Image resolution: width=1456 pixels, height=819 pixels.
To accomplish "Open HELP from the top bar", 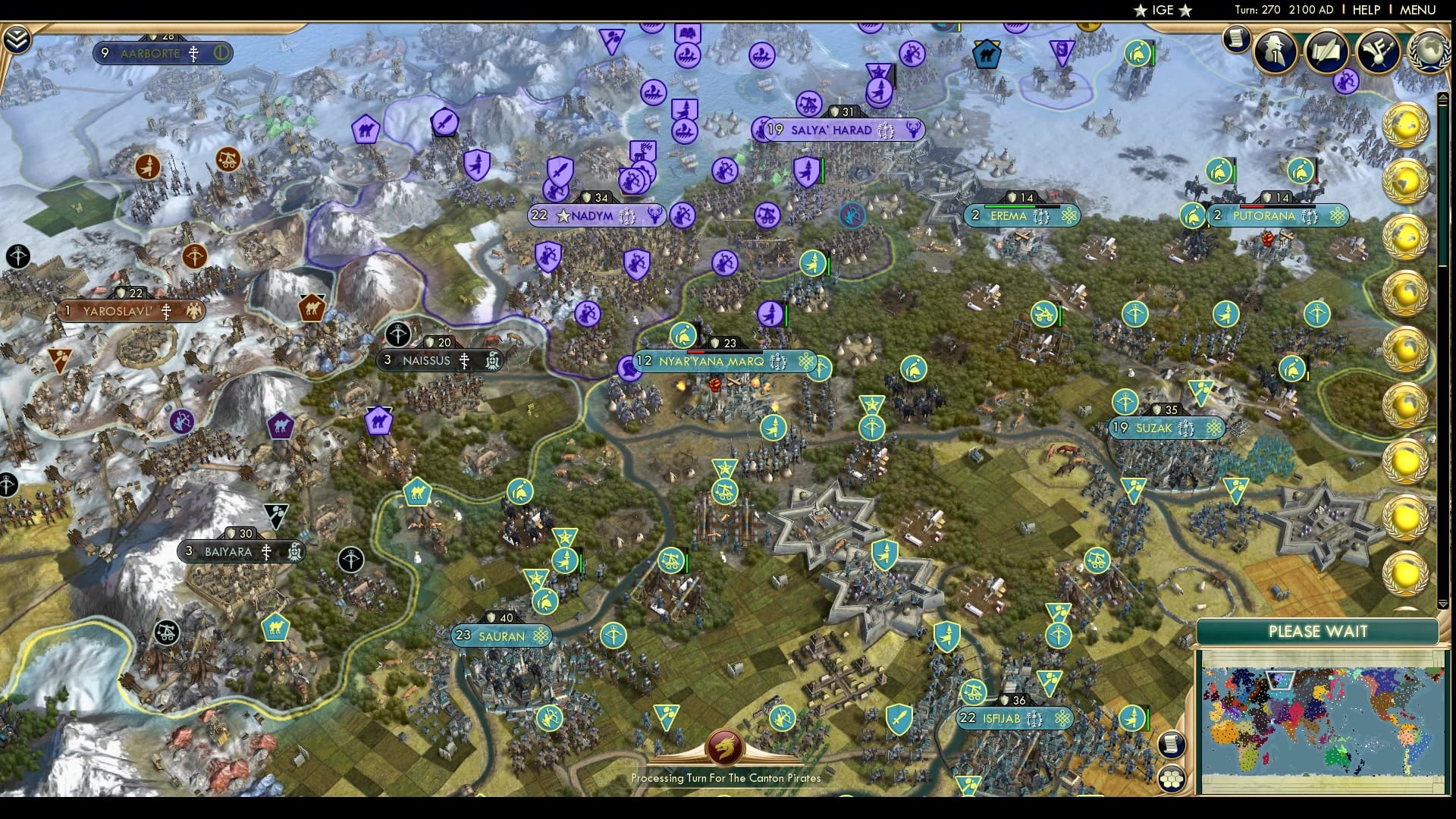I will pos(1365,11).
